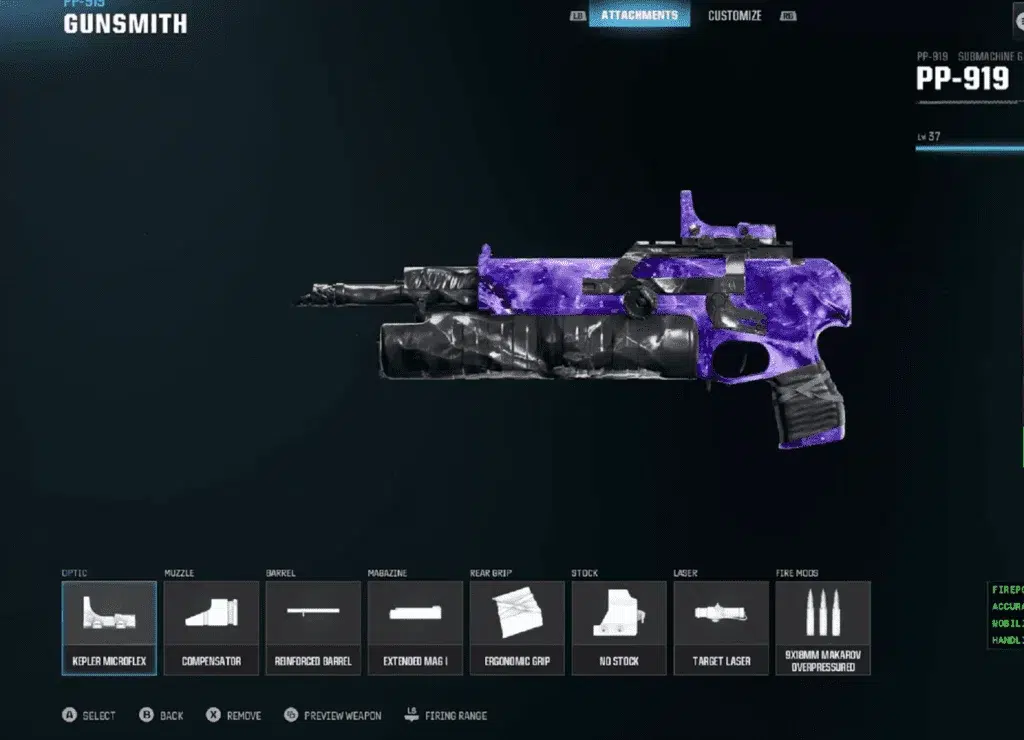Select the Target Laser slot
The height and width of the screenshot is (740, 1024).
(x=721, y=627)
